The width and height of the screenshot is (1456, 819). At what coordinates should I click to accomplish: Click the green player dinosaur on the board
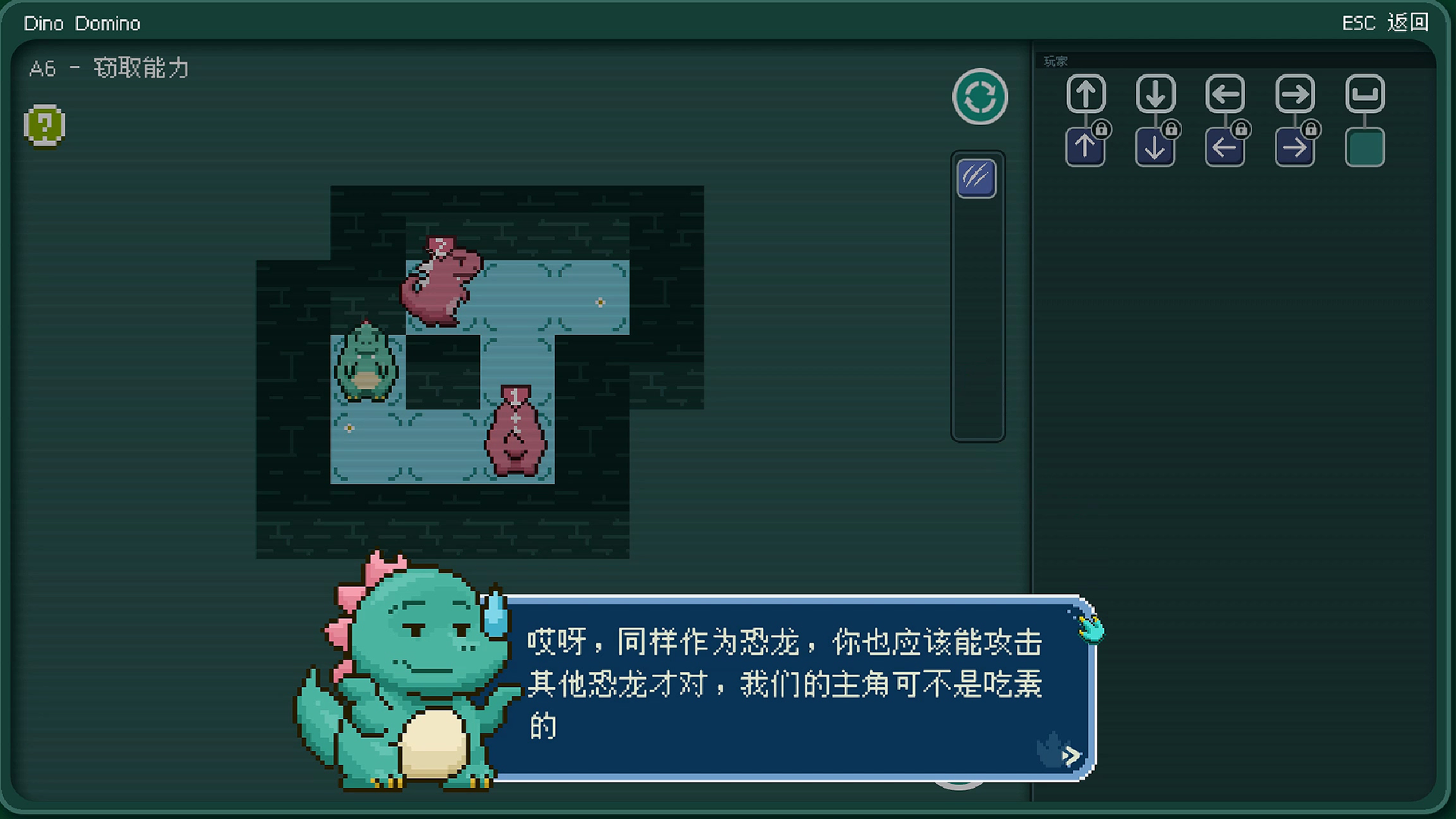(366, 364)
